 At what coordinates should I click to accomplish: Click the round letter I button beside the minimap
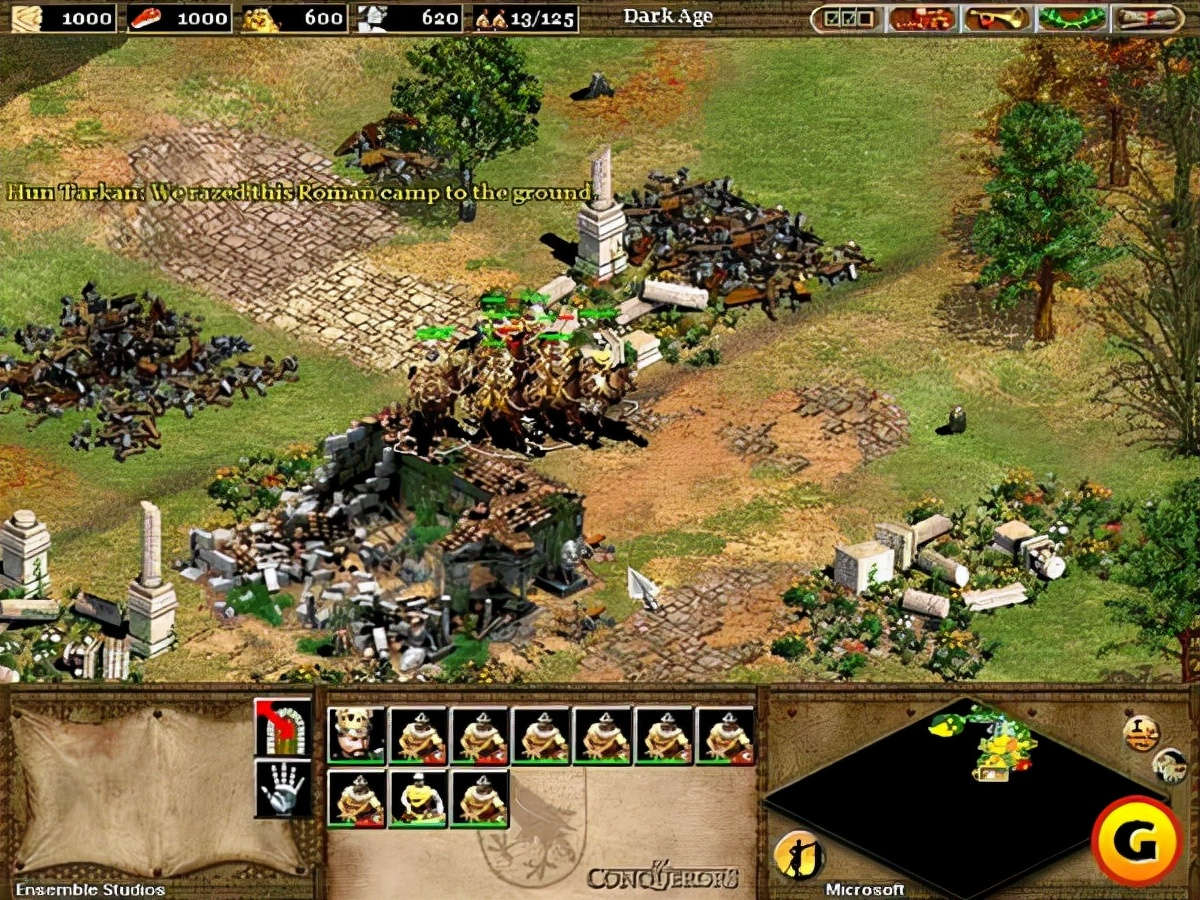point(1141,733)
